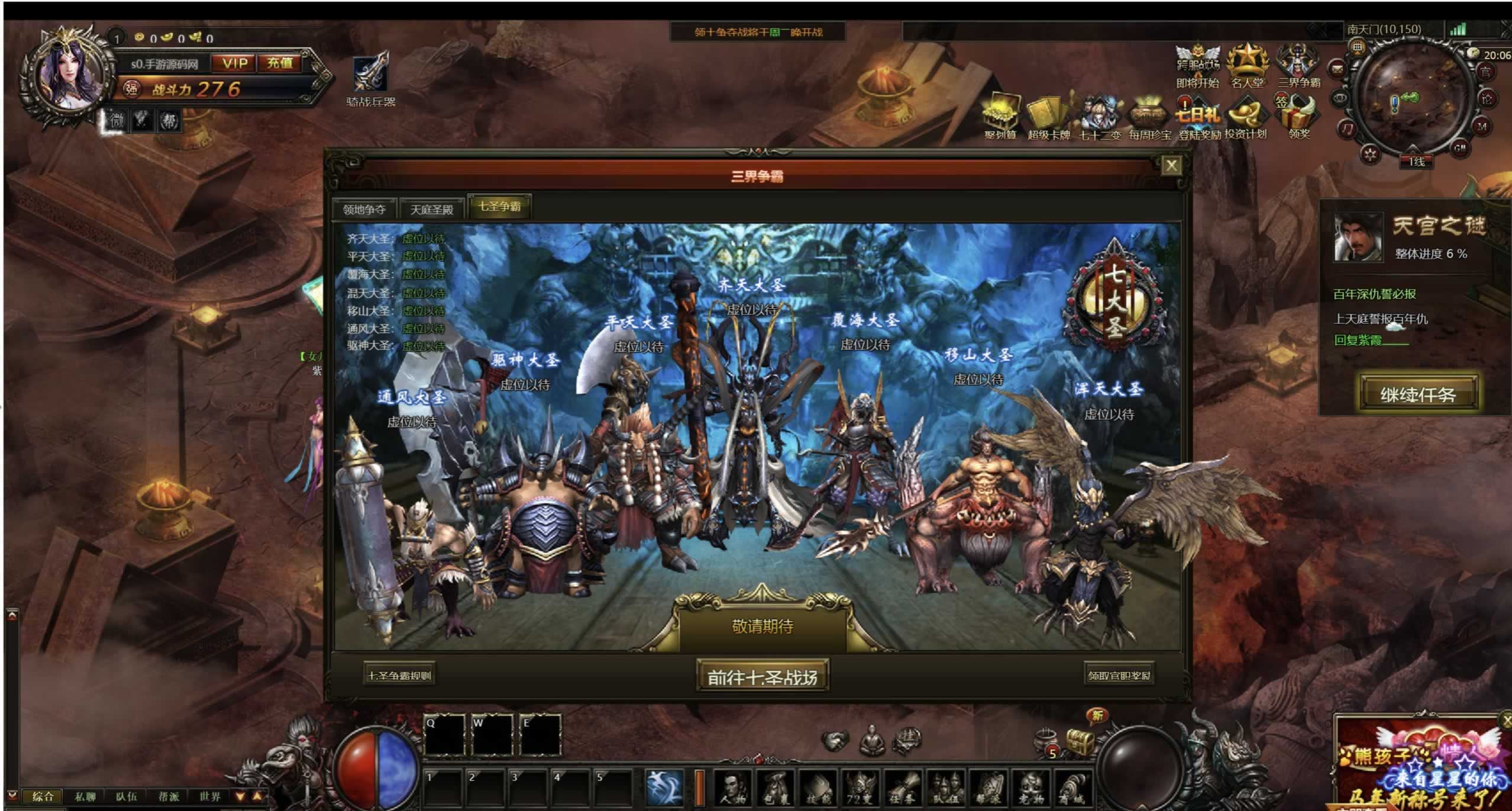Select the 世界 chat channel tab
Screen dimensions: 1512x811
(210, 796)
